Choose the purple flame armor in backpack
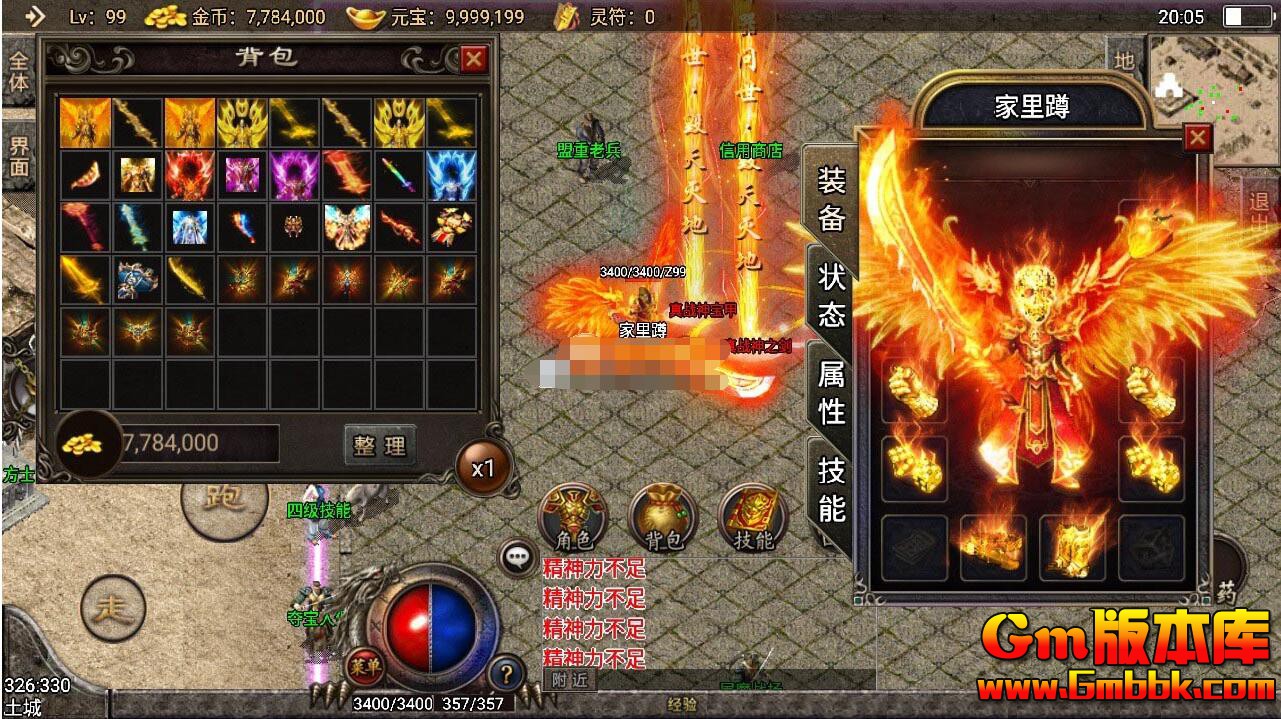The image size is (1281, 719). [x=294, y=176]
